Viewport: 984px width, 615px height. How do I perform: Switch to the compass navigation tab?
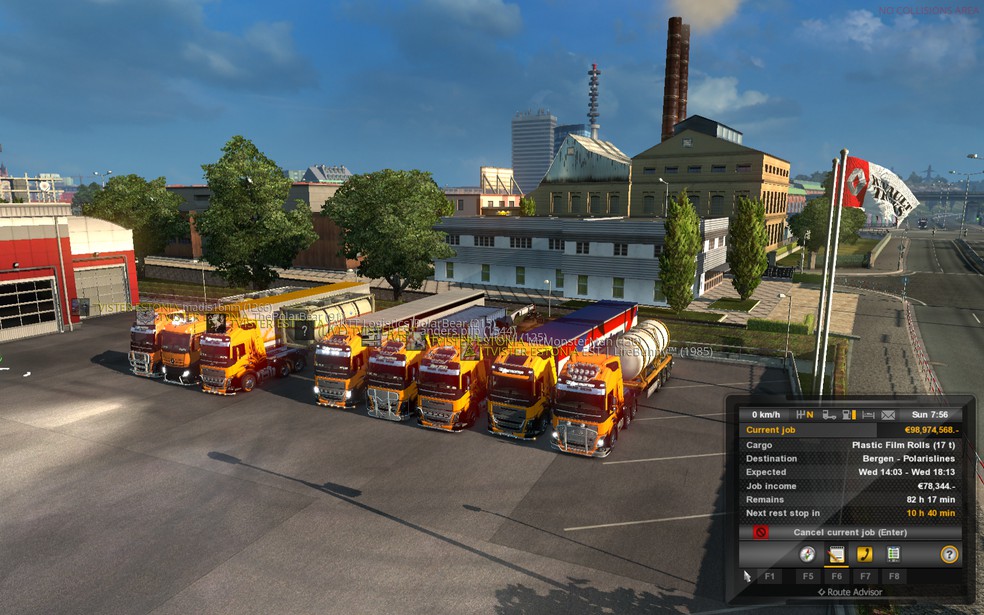[807, 554]
